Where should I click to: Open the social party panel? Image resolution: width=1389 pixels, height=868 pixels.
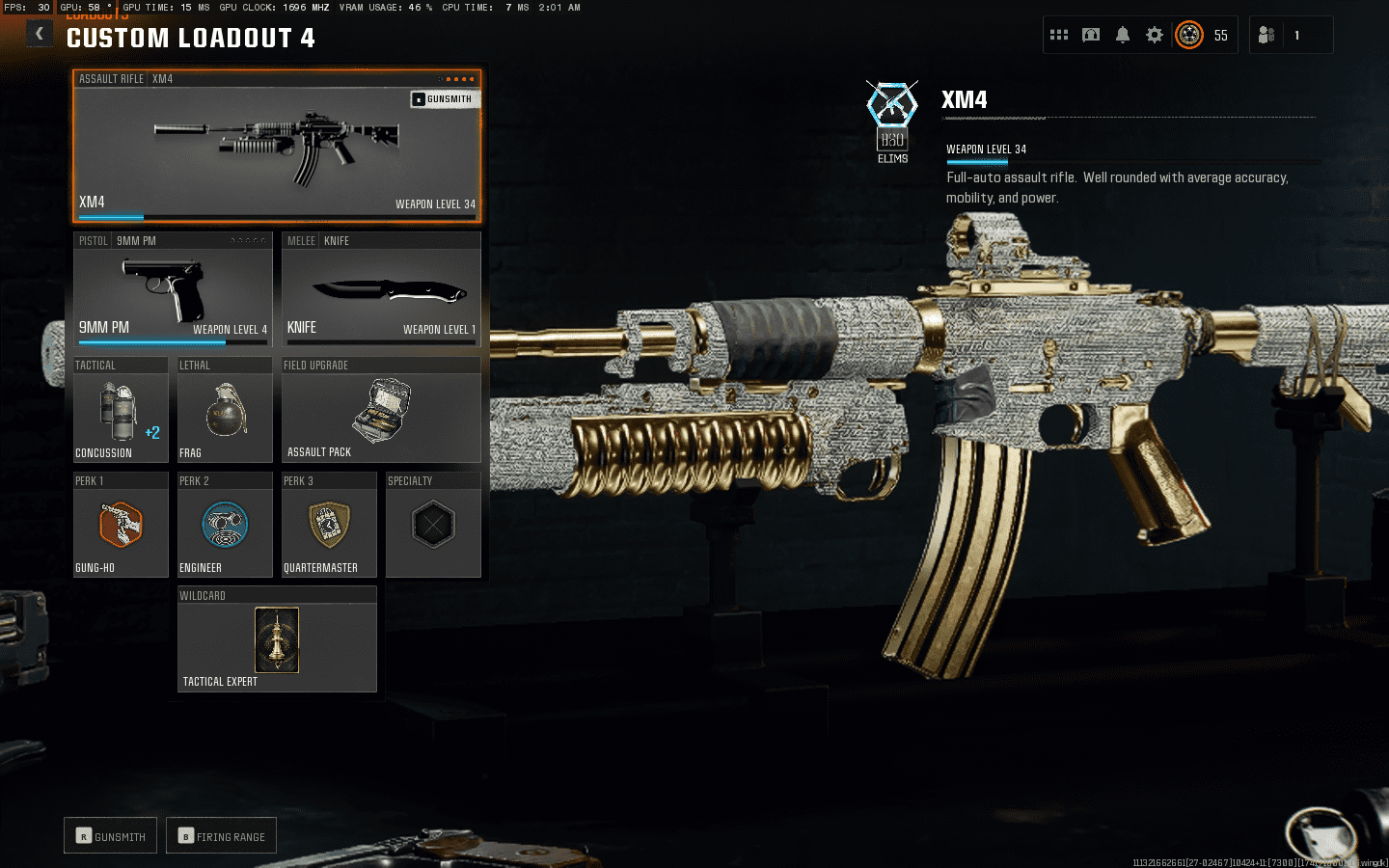pyautogui.click(x=1267, y=35)
